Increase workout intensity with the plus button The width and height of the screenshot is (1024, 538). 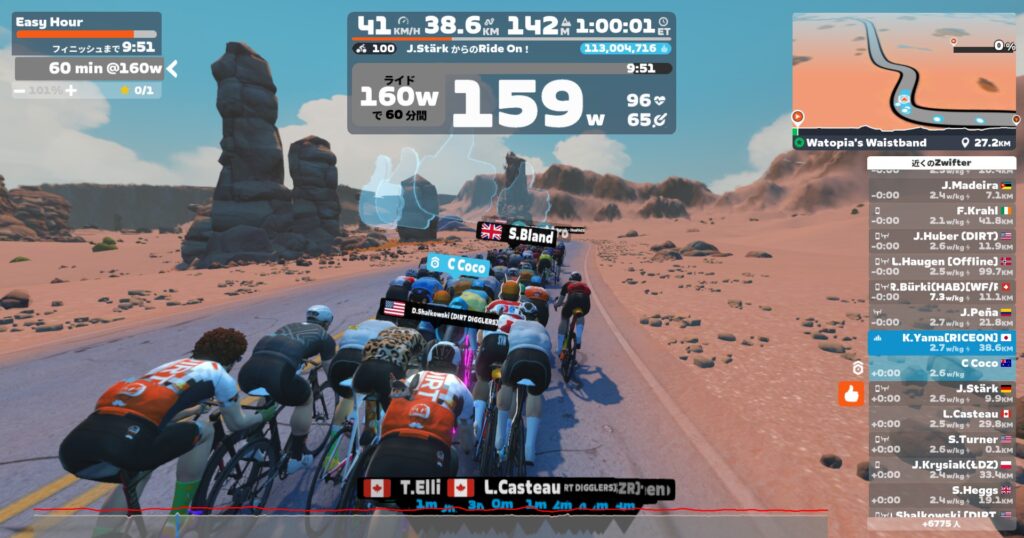(71, 90)
